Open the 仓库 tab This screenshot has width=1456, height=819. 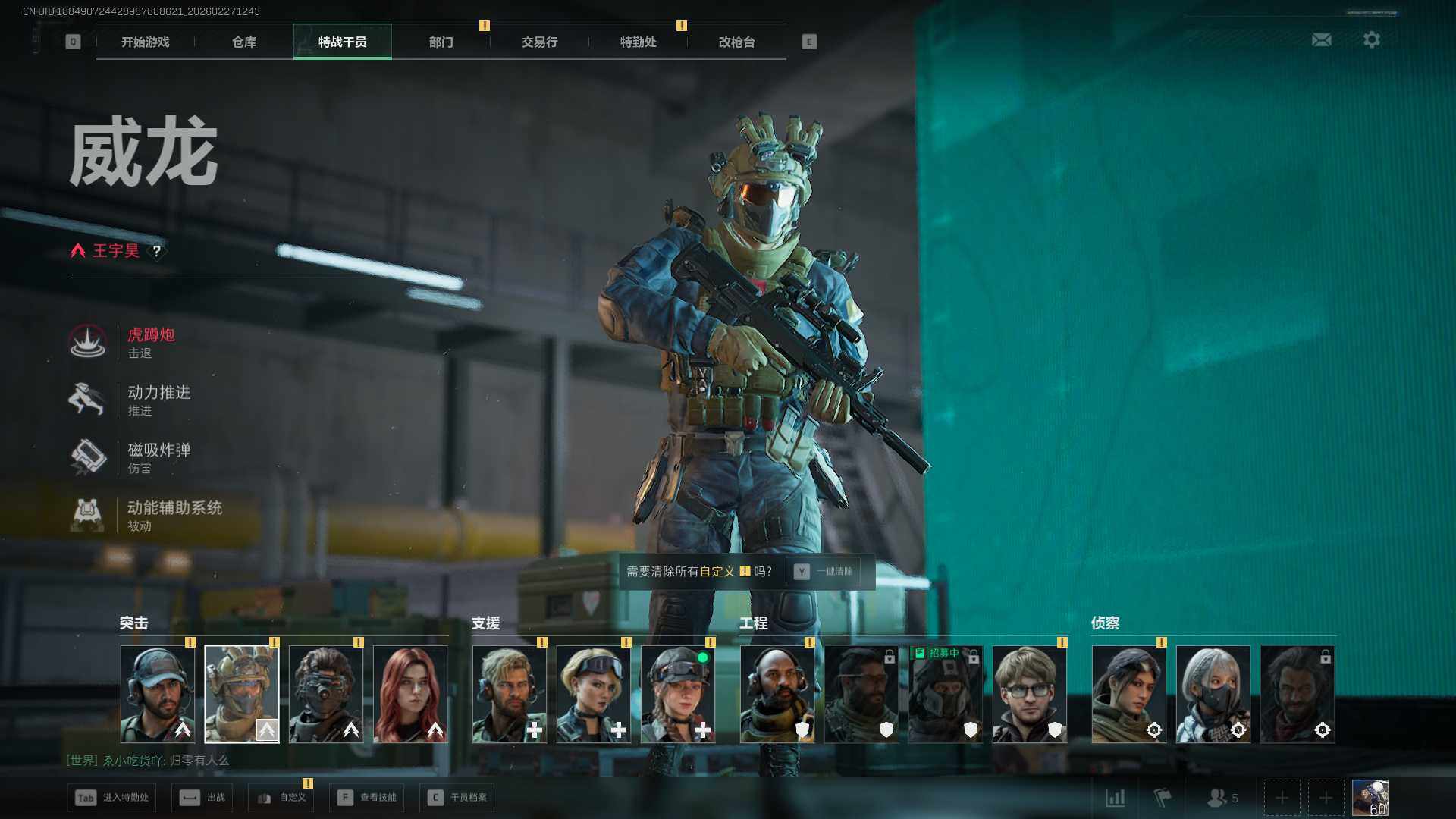pyautogui.click(x=243, y=42)
